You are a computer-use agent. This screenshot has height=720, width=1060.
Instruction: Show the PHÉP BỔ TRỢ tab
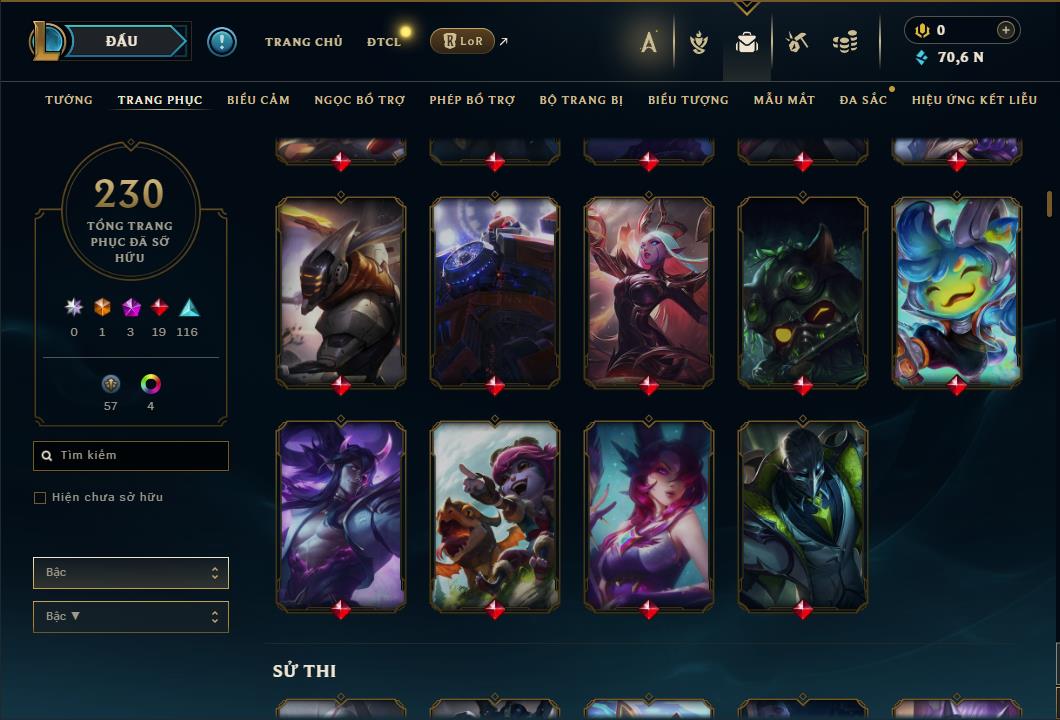[x=472, y=100]
